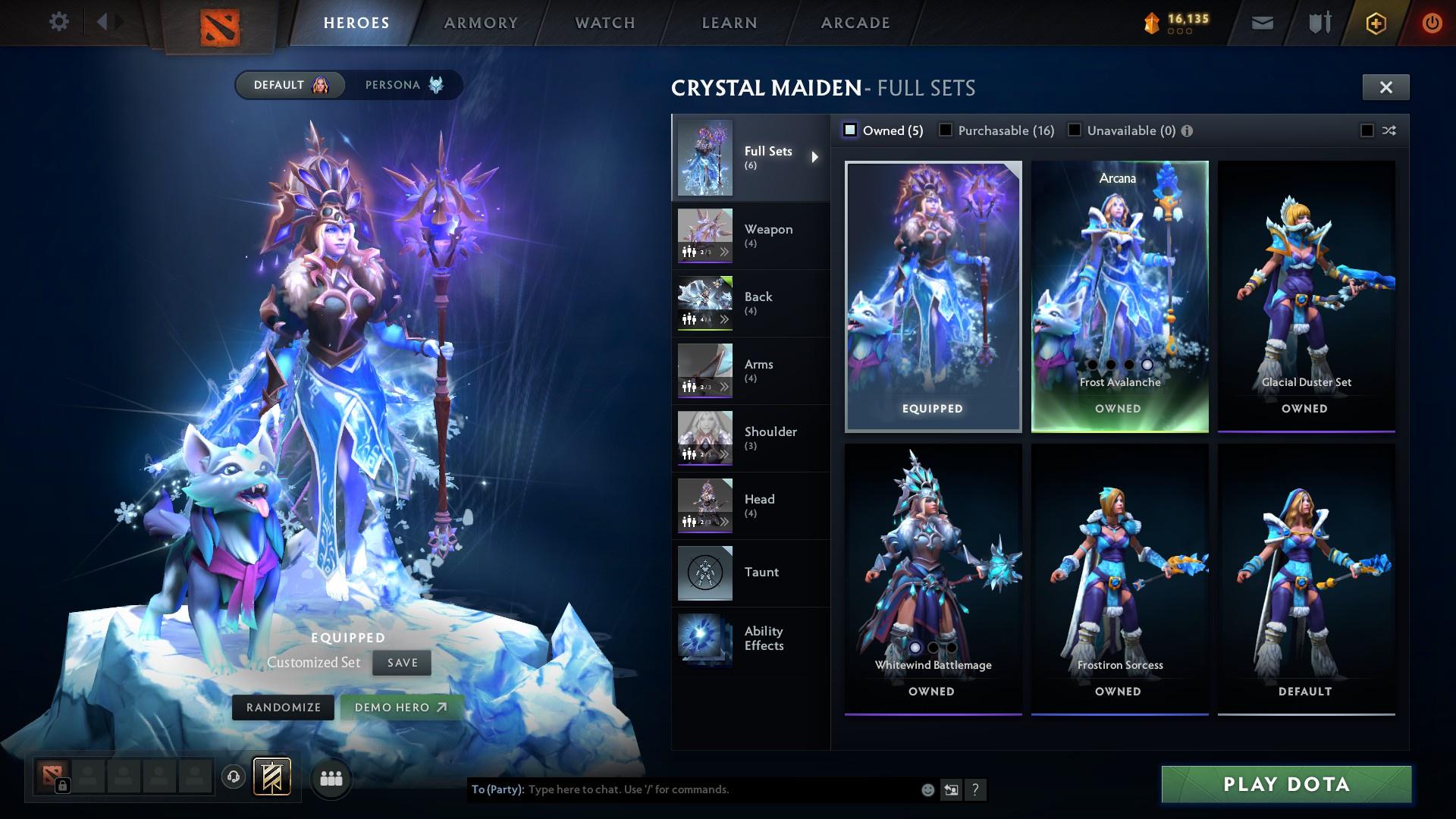The height and width of the screenshot is (819, 1456).
Task: Enable the Purchasable (16) filter
Action: [x=946, y=130]
